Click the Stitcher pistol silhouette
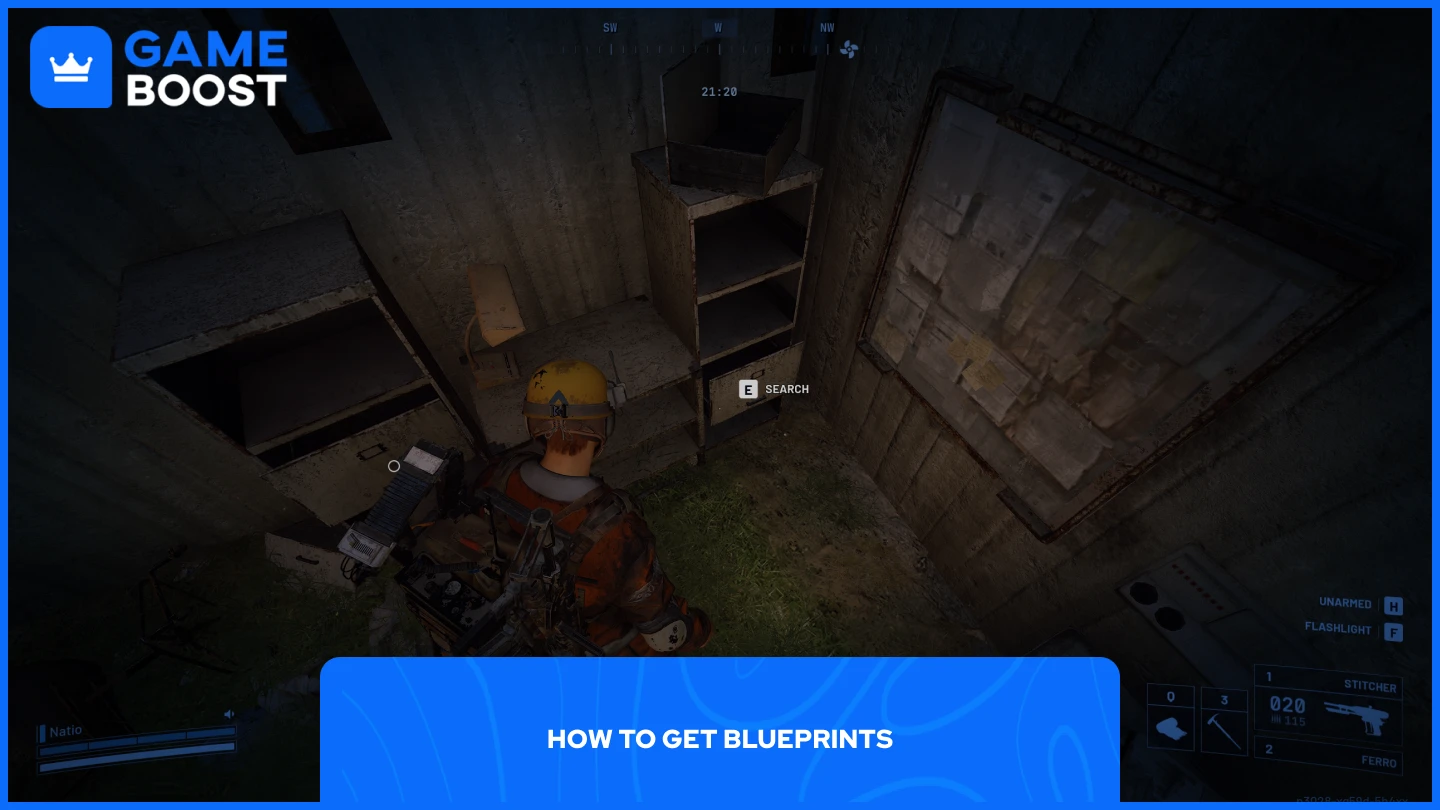Image resolution: width=1440 pixels, height=810 pixels. pyautogui.click(x=1358, y=719)
